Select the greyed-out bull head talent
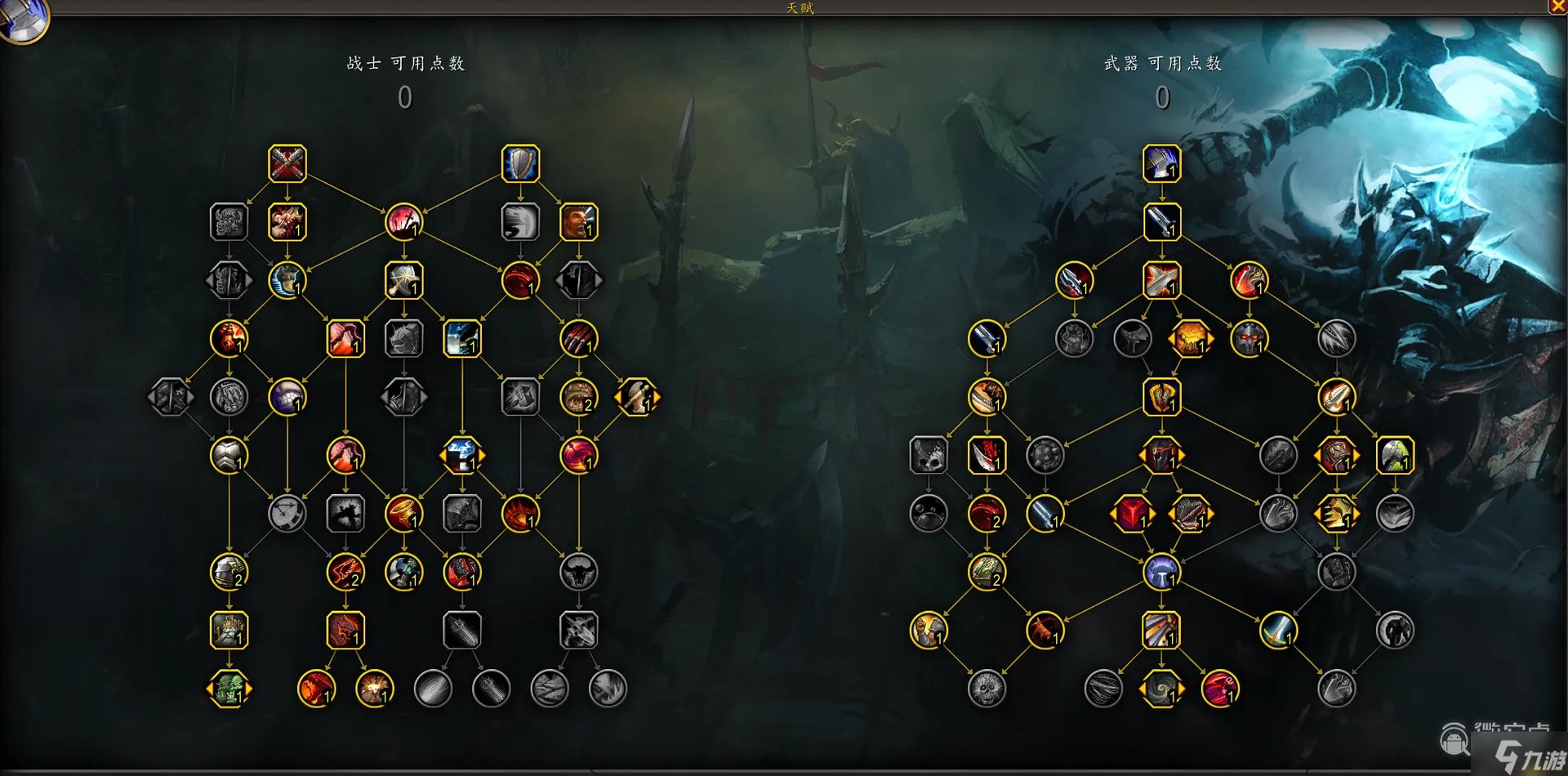The width and height of the screenshot is (1568, 776). pos(578,572)
